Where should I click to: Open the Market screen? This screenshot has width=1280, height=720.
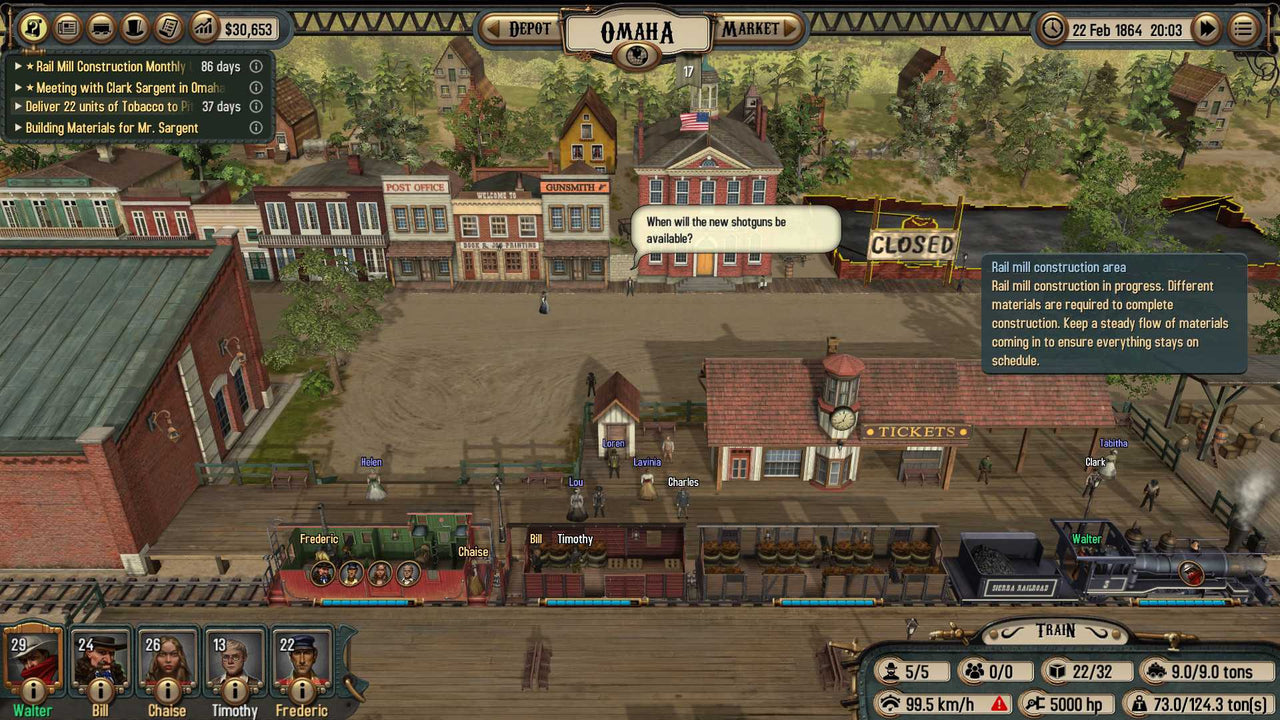(x=754, y=29)
